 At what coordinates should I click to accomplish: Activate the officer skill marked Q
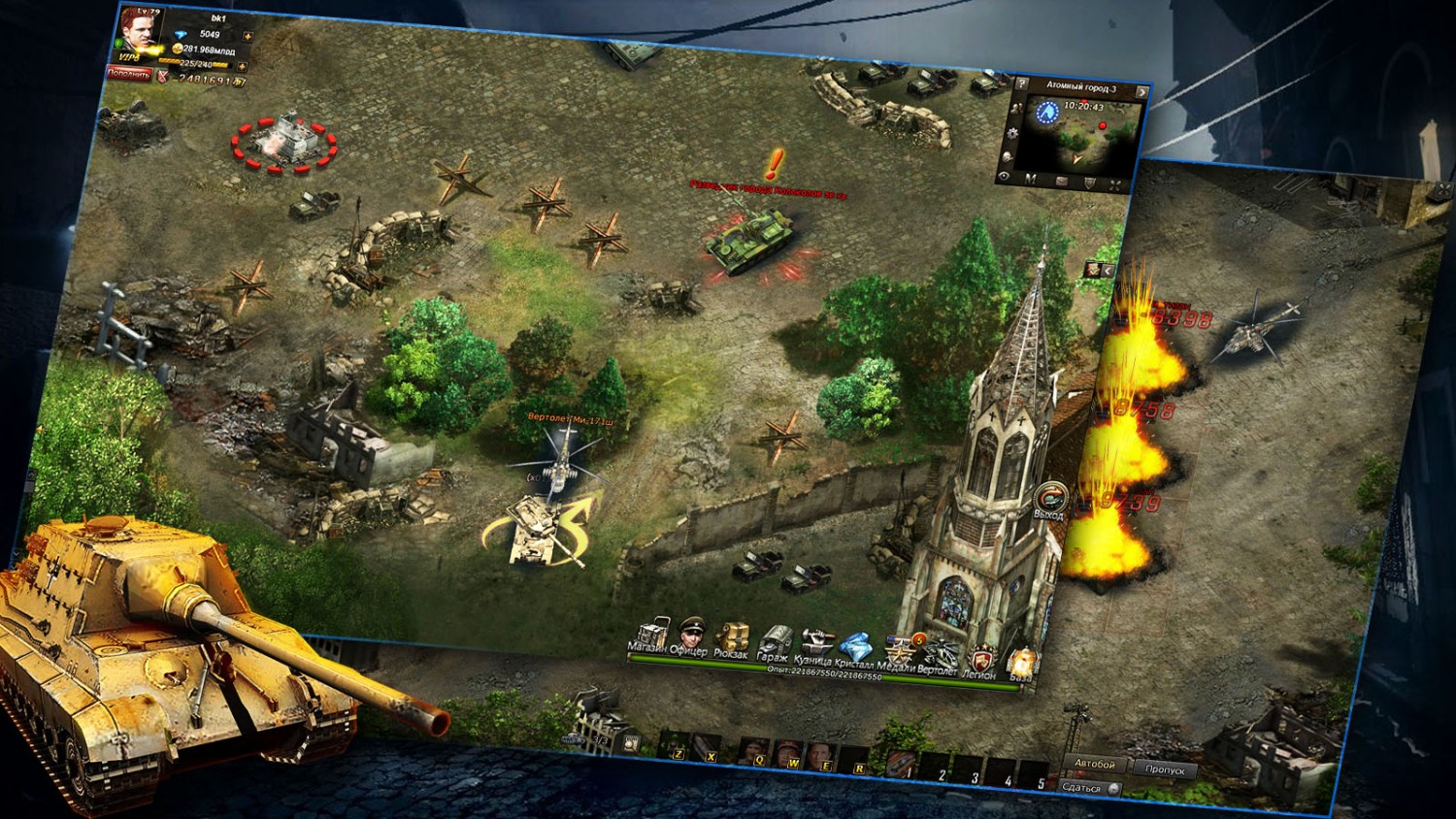[x=755, y=751]
